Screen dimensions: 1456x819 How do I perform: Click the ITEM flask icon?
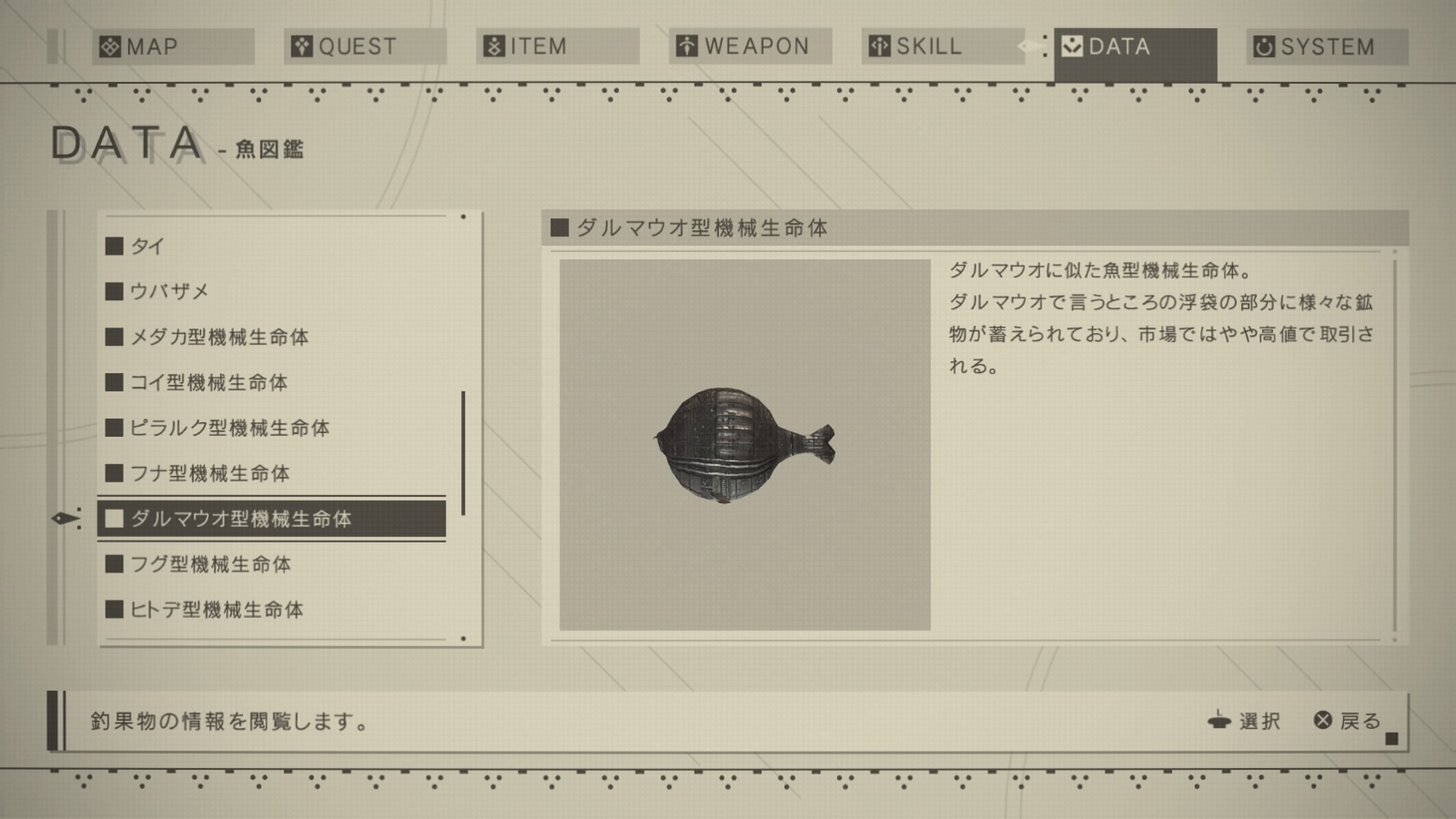494,46
